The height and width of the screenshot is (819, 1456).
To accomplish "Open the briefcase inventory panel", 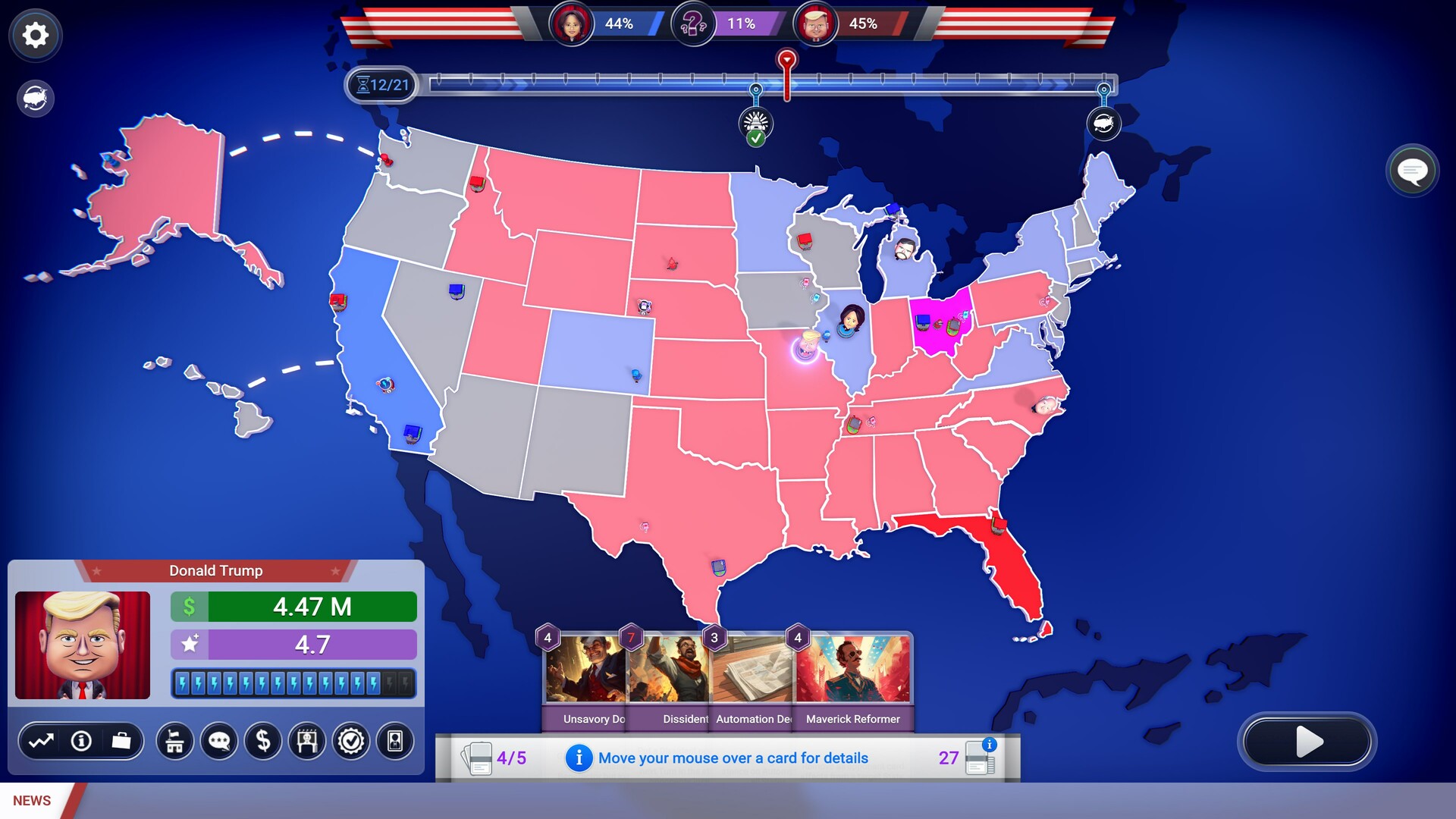I will coord(121,741).
